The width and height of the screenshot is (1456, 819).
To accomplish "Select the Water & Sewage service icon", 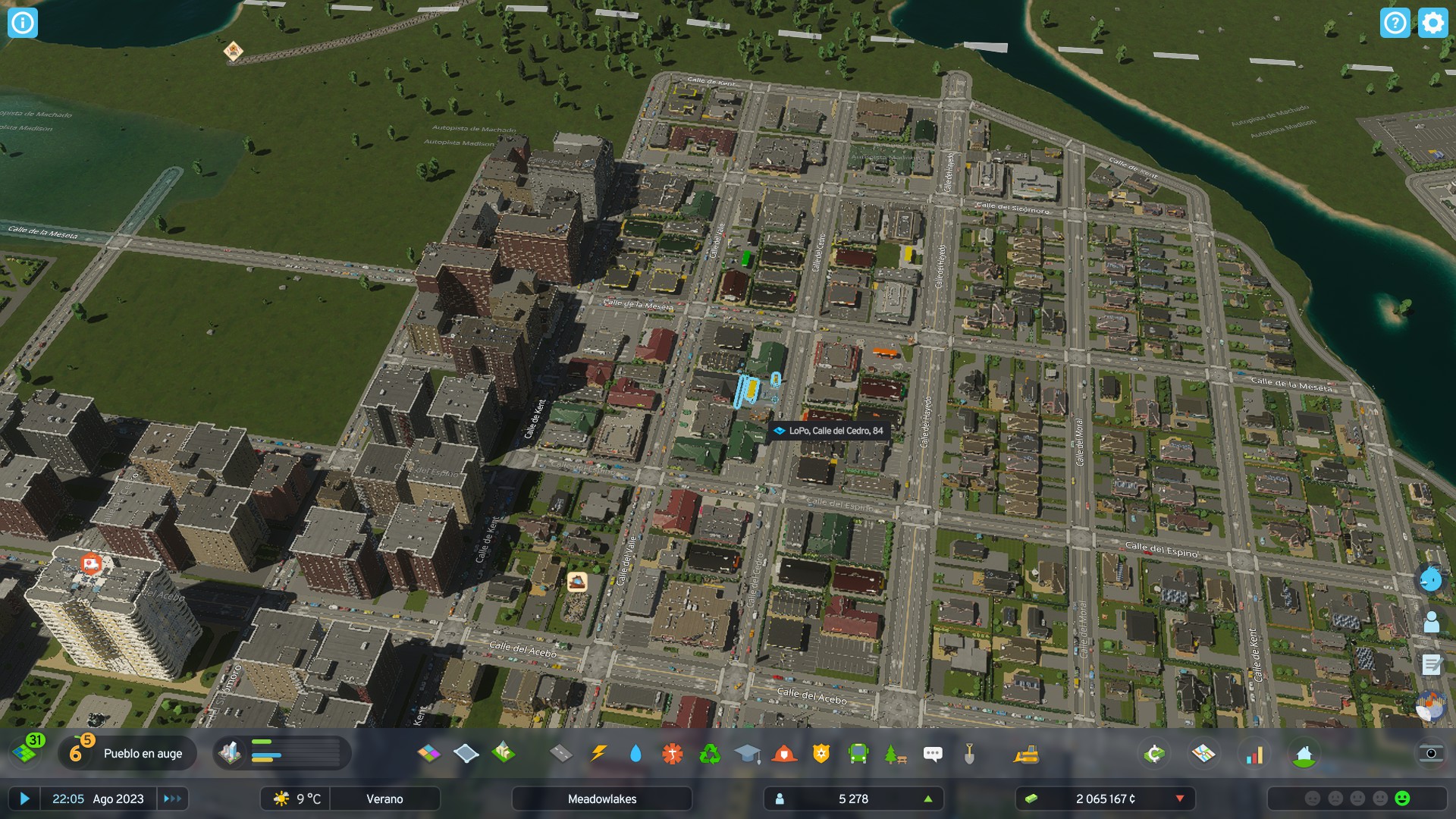I will (635, 754).
